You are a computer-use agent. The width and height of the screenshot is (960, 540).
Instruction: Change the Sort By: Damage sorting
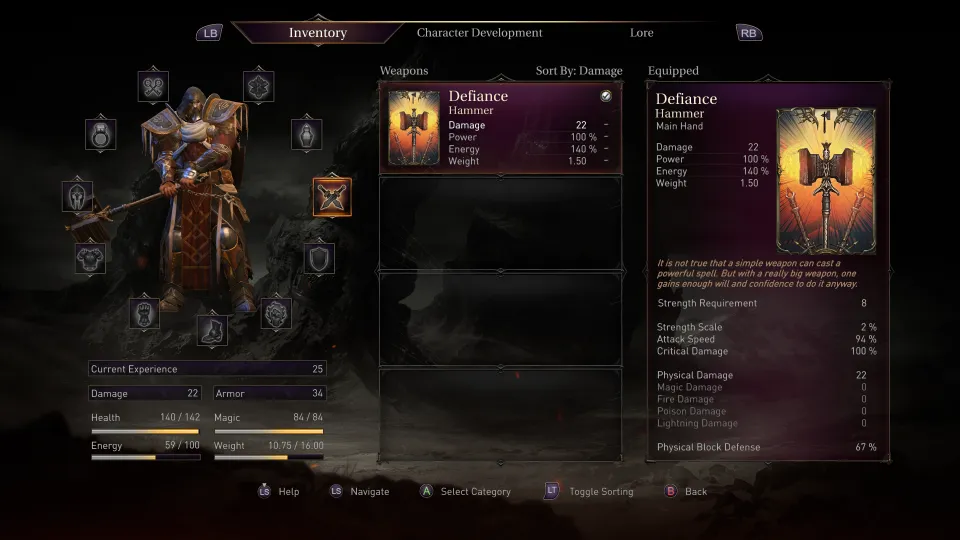point(579,71)
